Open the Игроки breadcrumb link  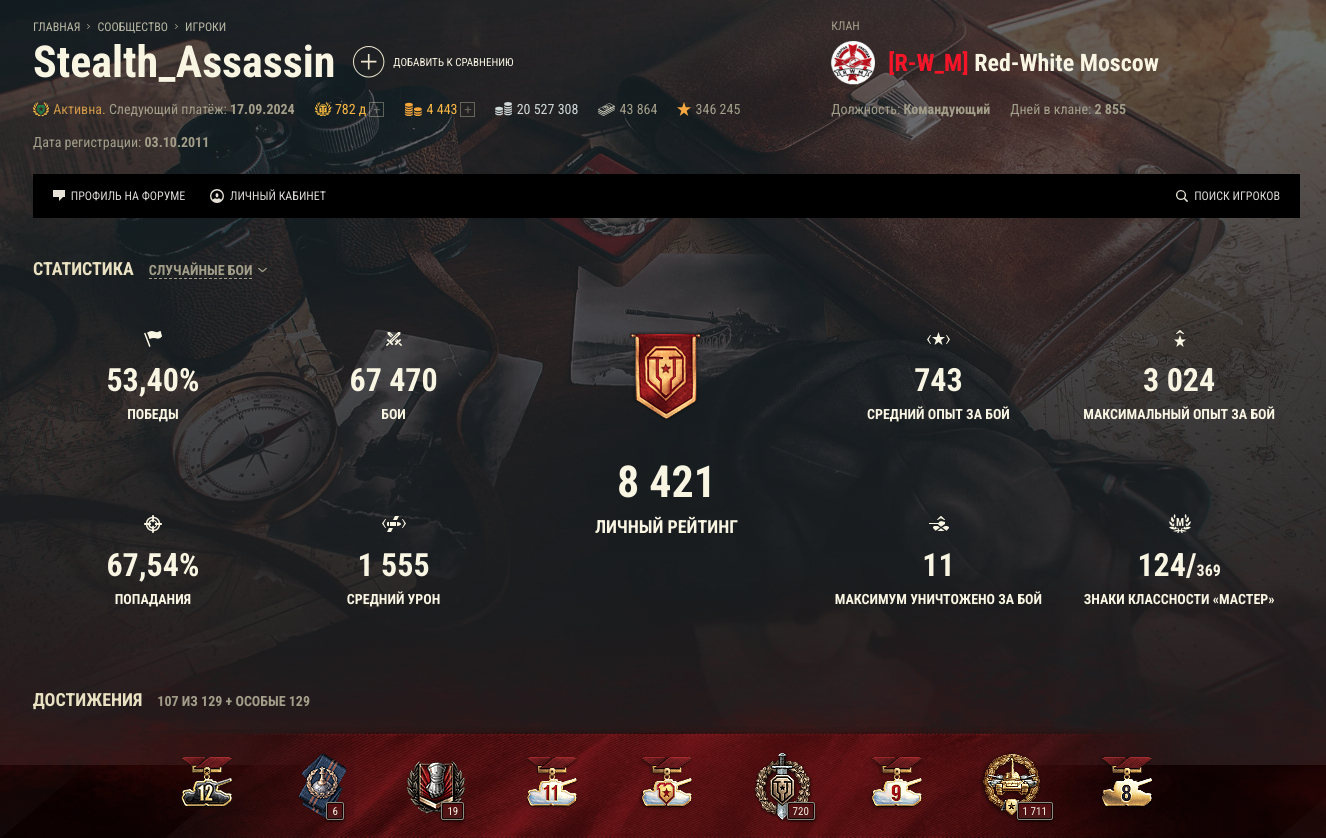click(x=205, y=27)
